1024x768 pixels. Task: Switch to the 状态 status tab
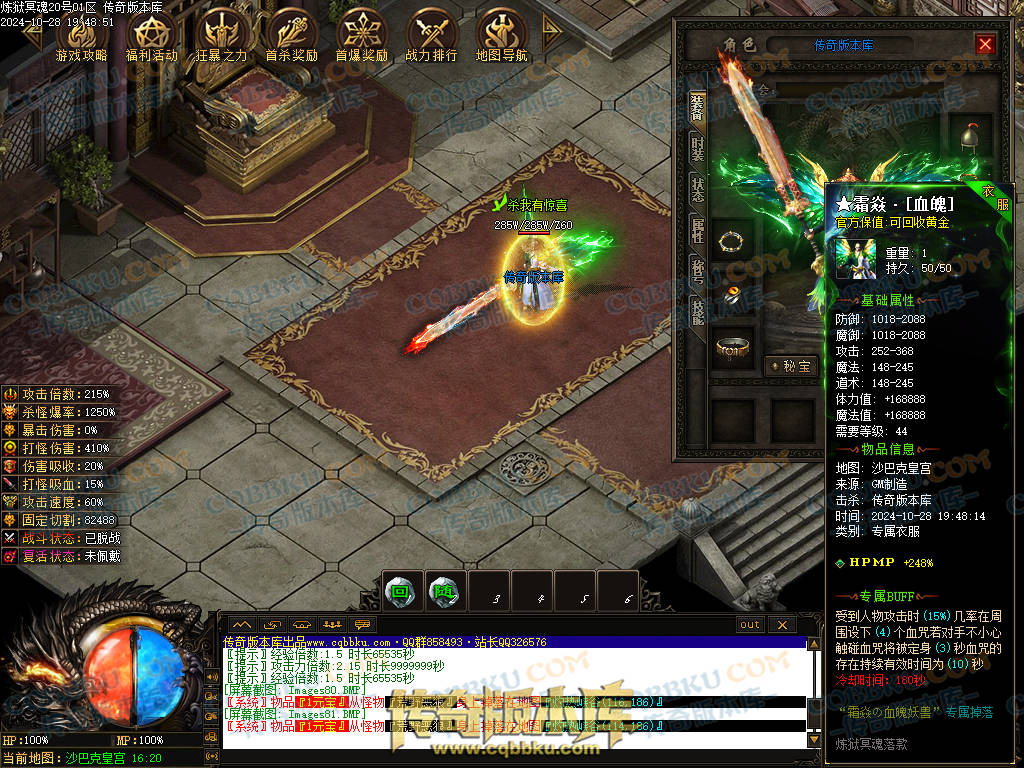(698, 190)
